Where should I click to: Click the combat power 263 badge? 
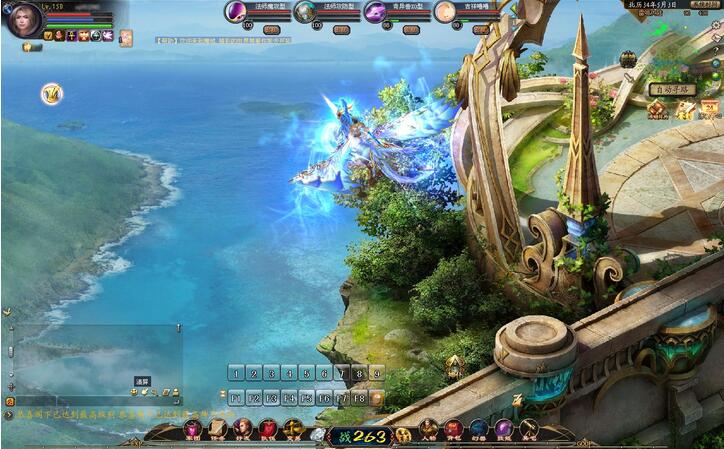tap(361, 435)
